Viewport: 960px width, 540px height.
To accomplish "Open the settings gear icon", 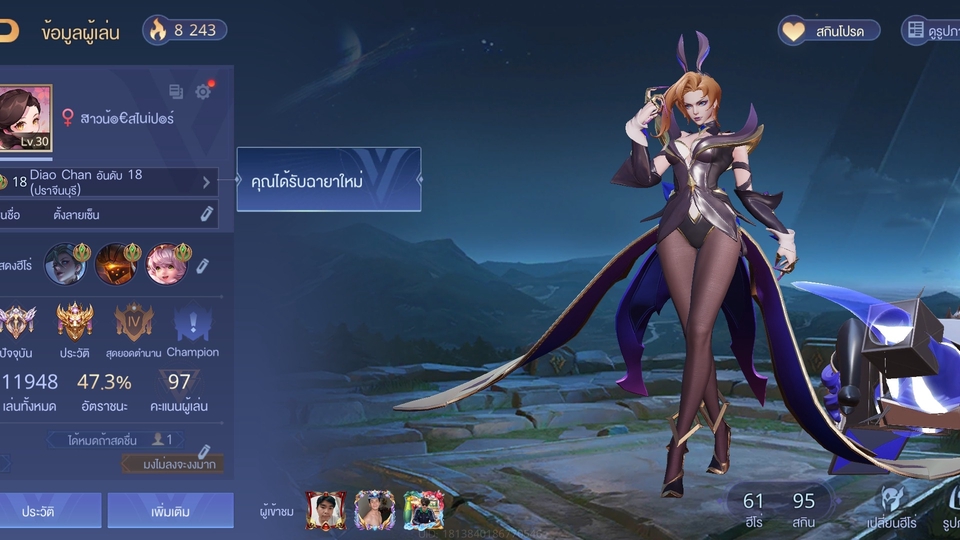I will pos(203,92).
